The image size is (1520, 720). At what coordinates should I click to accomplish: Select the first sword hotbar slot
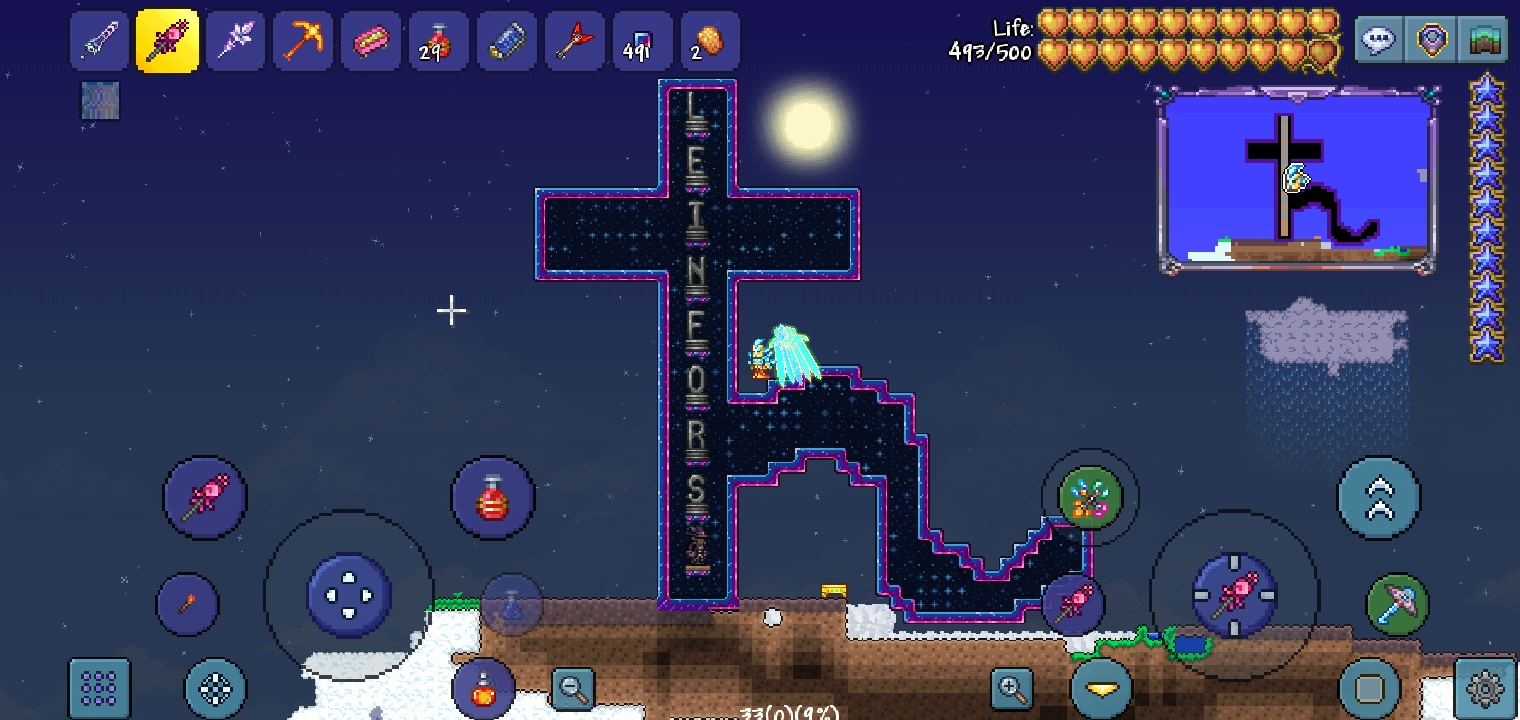tap(99, 40)
